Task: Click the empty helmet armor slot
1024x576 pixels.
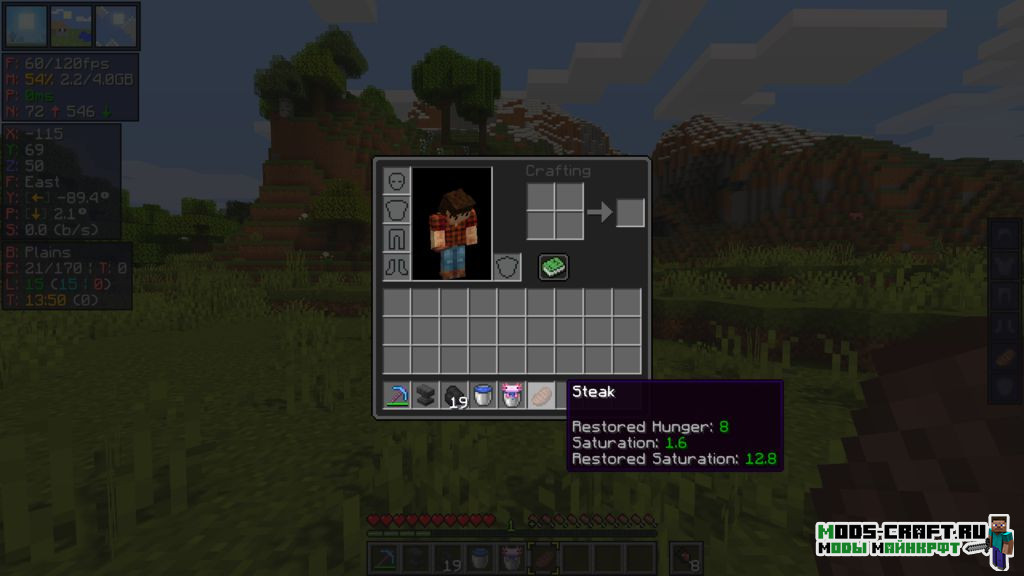Action: 397,181
